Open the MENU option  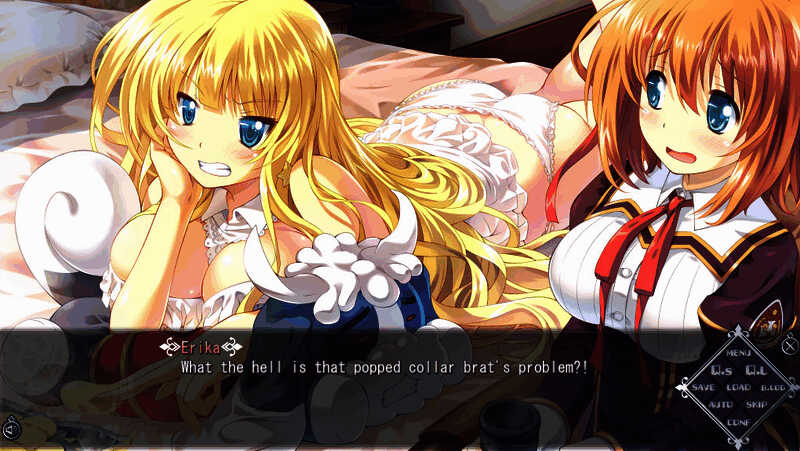tap(739, 353)
